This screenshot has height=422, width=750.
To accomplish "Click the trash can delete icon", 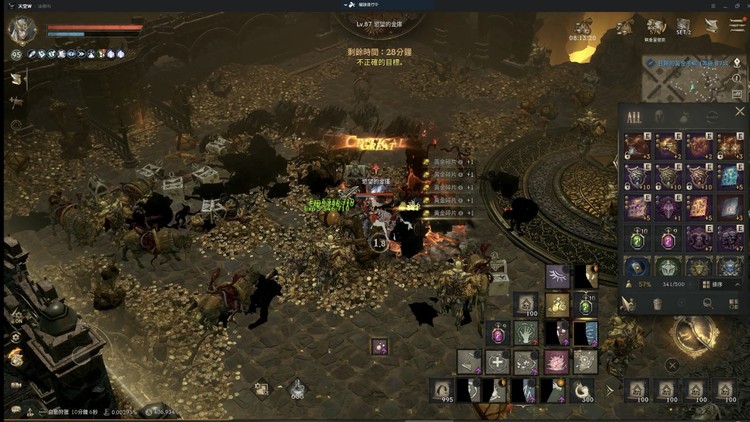I will (x=658, y=304).
